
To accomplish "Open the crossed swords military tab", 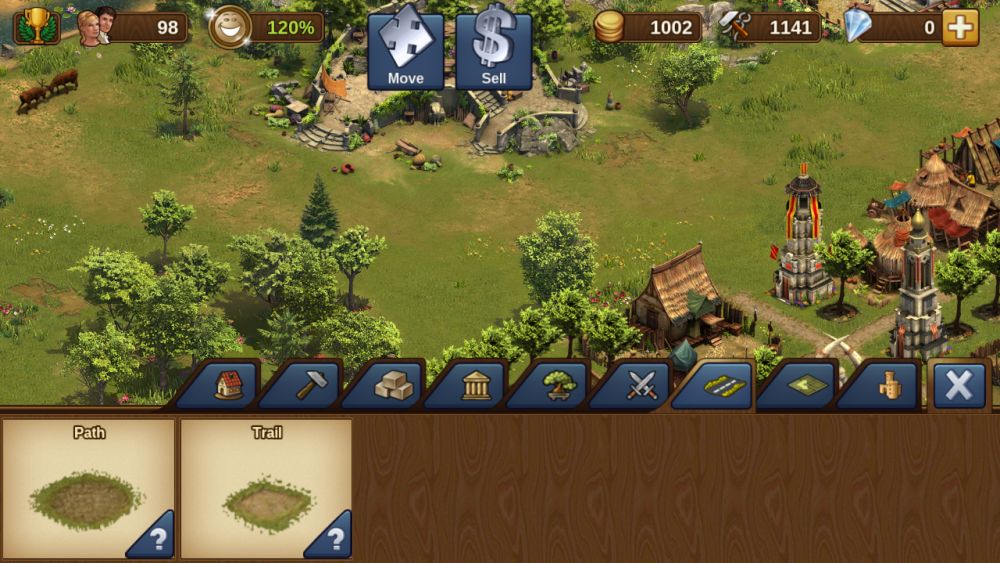I will 640,385.
